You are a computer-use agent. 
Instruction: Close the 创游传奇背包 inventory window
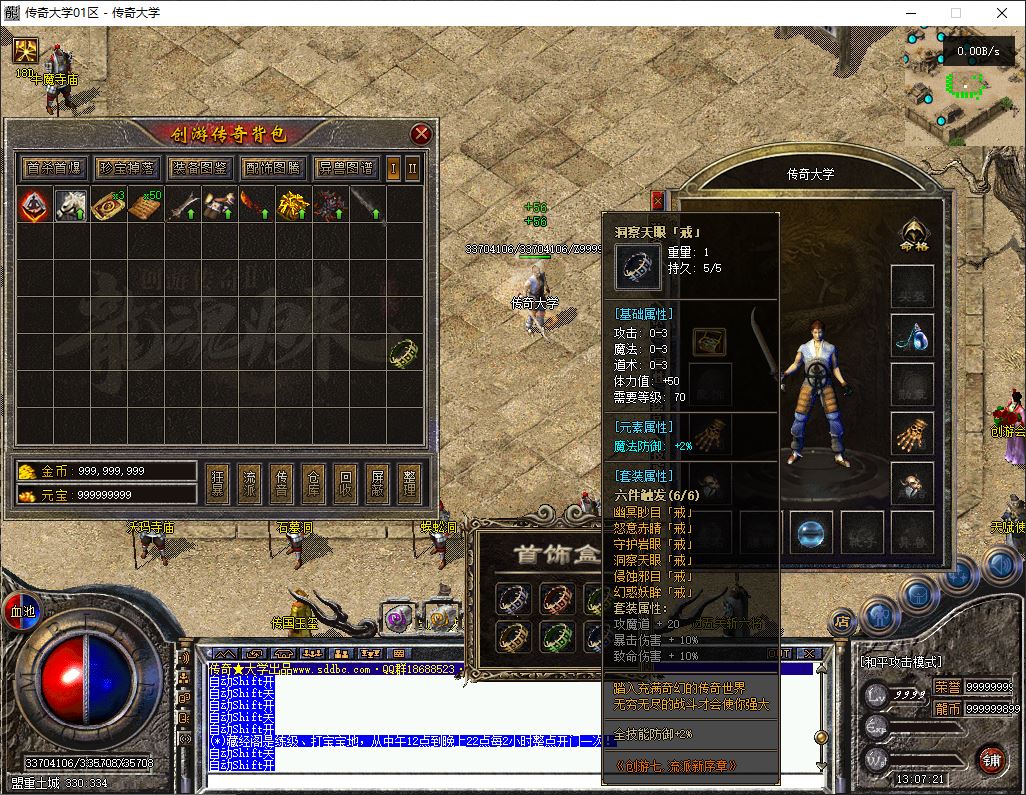click(x=421, y=134)
